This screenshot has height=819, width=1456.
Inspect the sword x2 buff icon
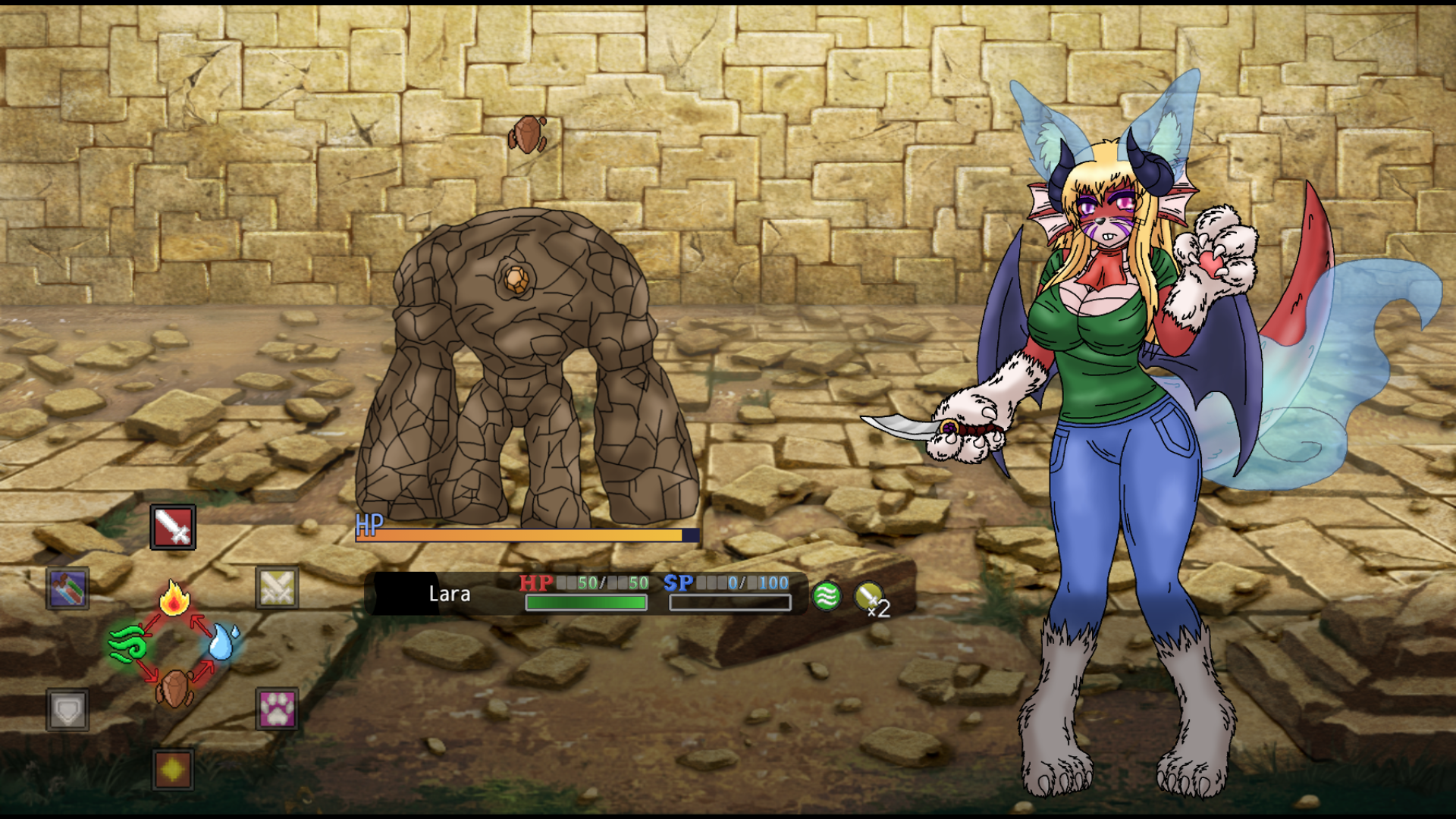(x=870, y=598)
